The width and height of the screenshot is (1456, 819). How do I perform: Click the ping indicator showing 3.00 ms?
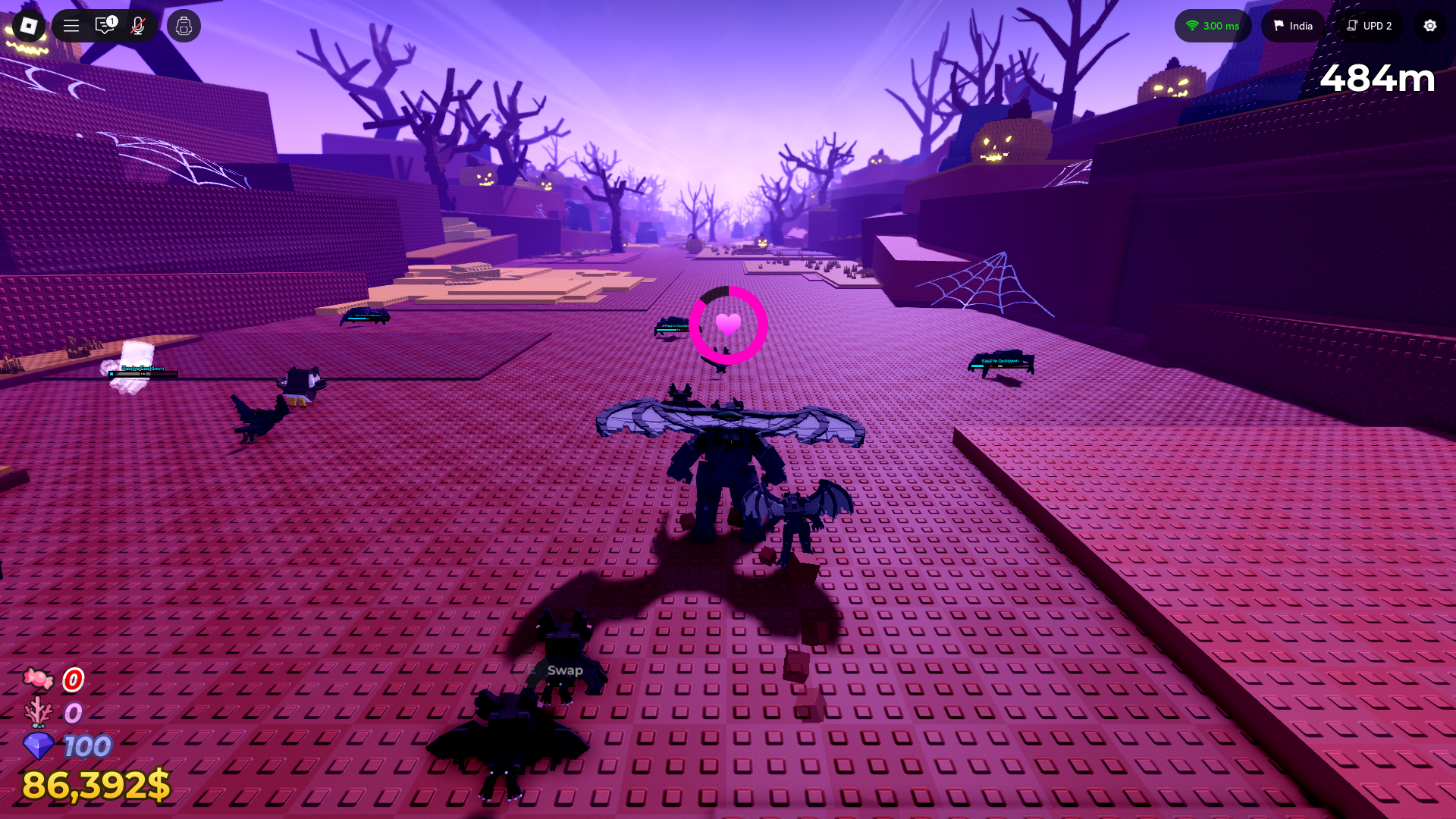pyautogui.click(x=1213, y=26)
